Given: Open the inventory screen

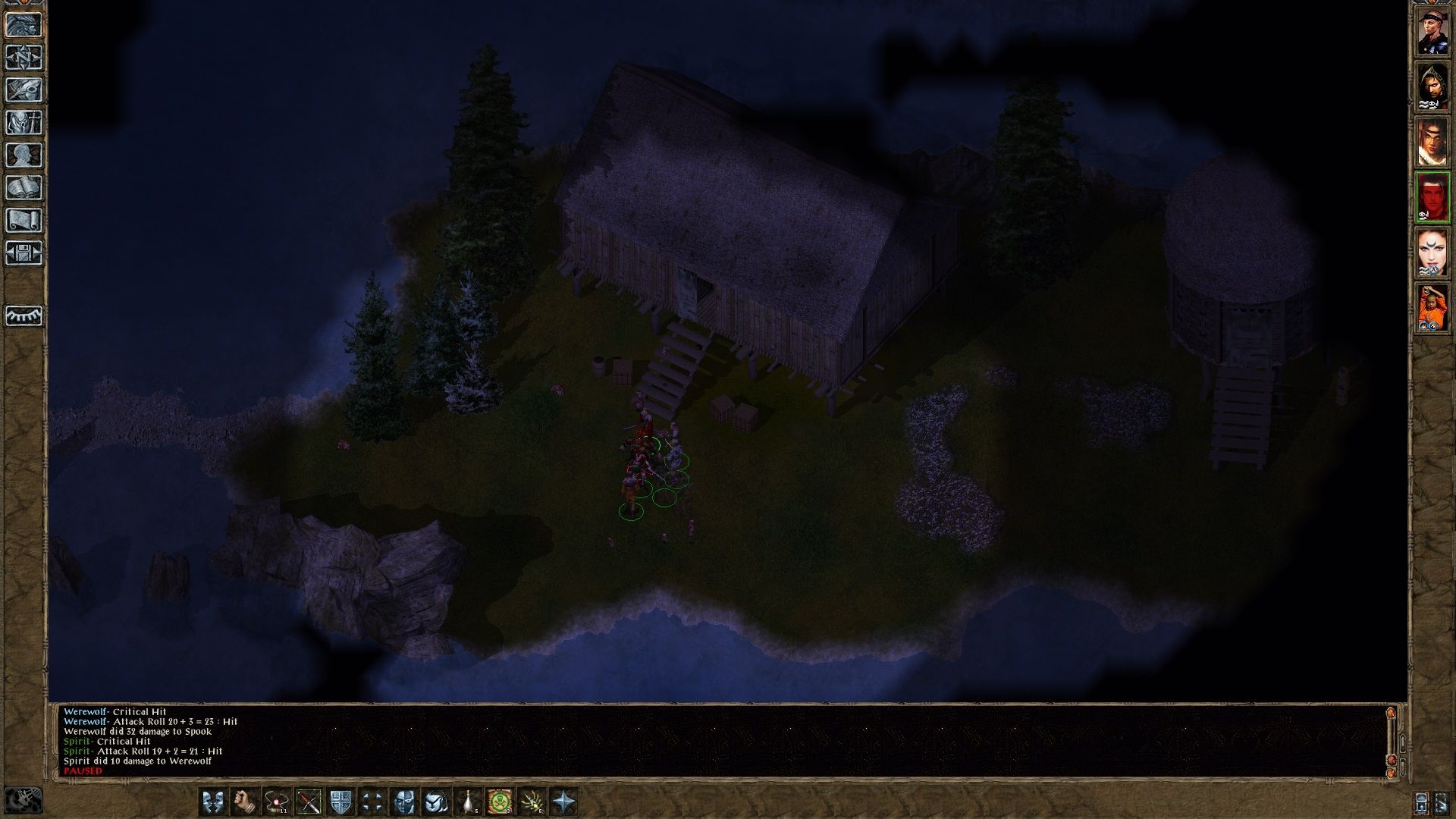Looking at the screenshot, I should click(x=24, y=123).
